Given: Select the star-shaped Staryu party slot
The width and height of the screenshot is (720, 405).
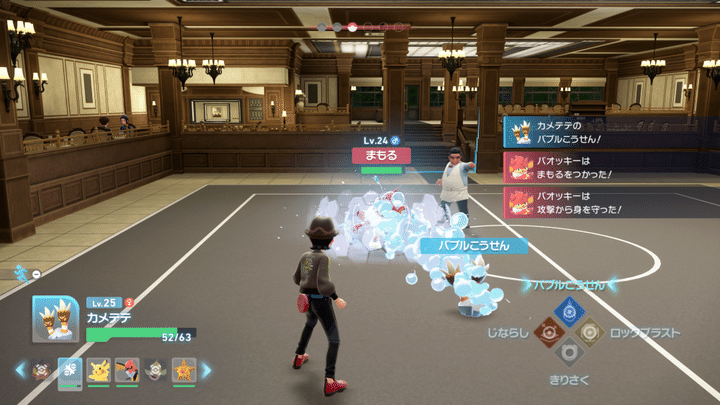Looking at the screenshot, I should tap(183, 371).
